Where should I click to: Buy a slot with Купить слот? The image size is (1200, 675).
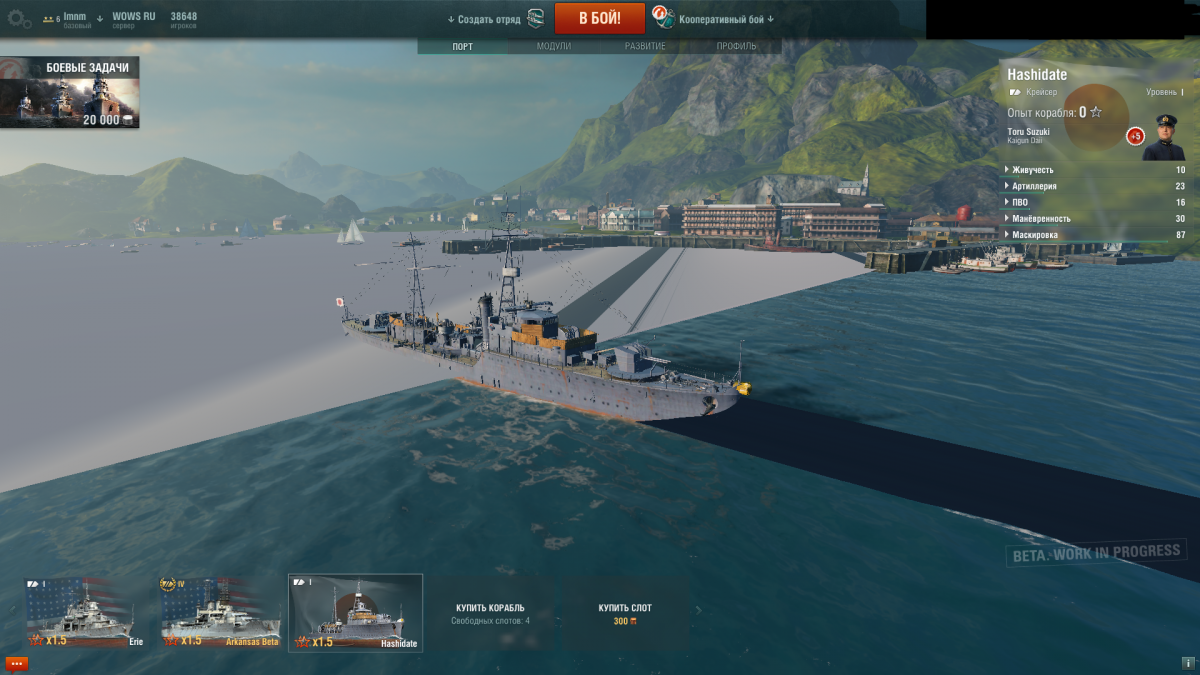click(x=625, y=613)
